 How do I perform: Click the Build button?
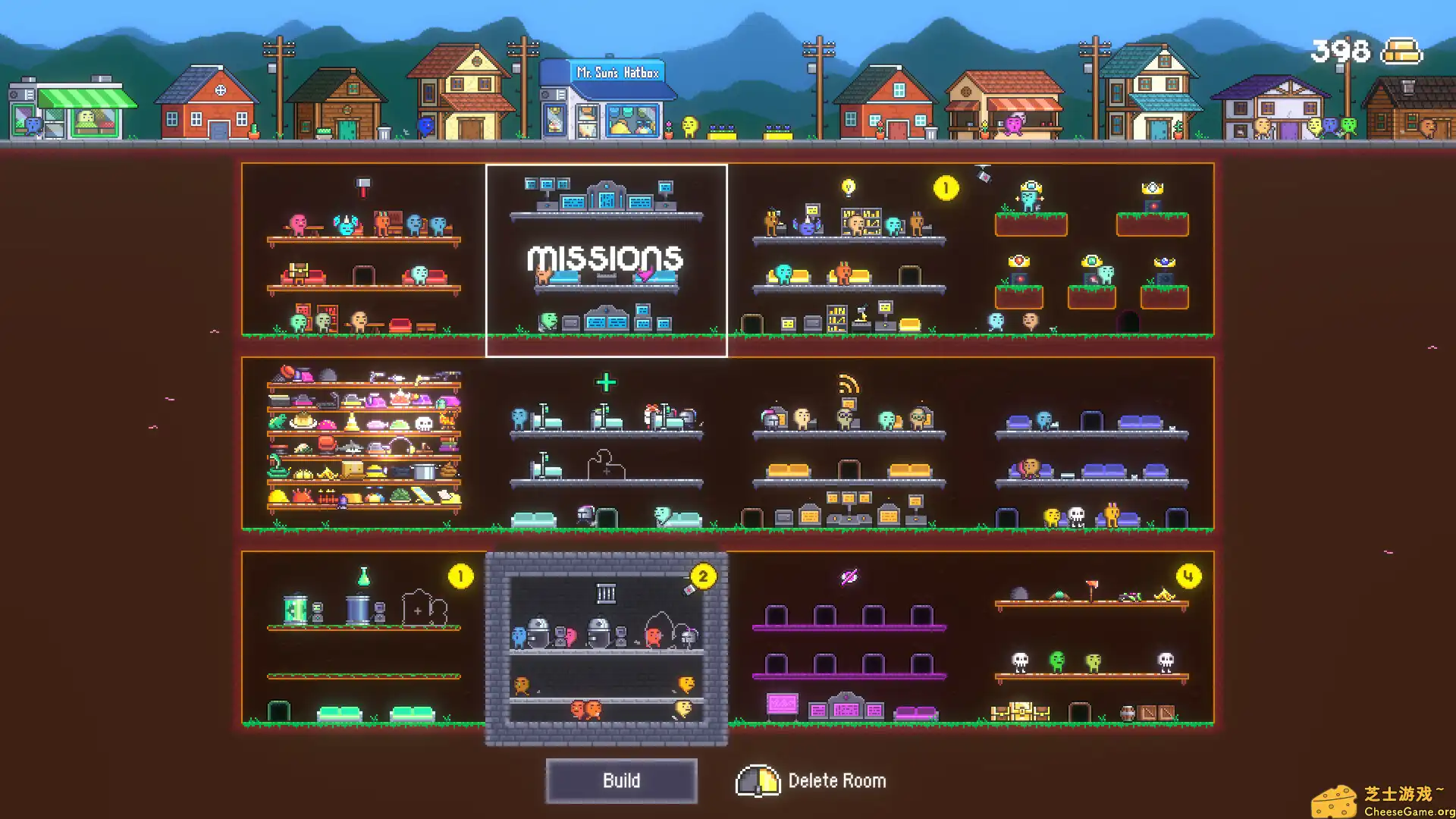pyautogui.click(x=622, y=780)
